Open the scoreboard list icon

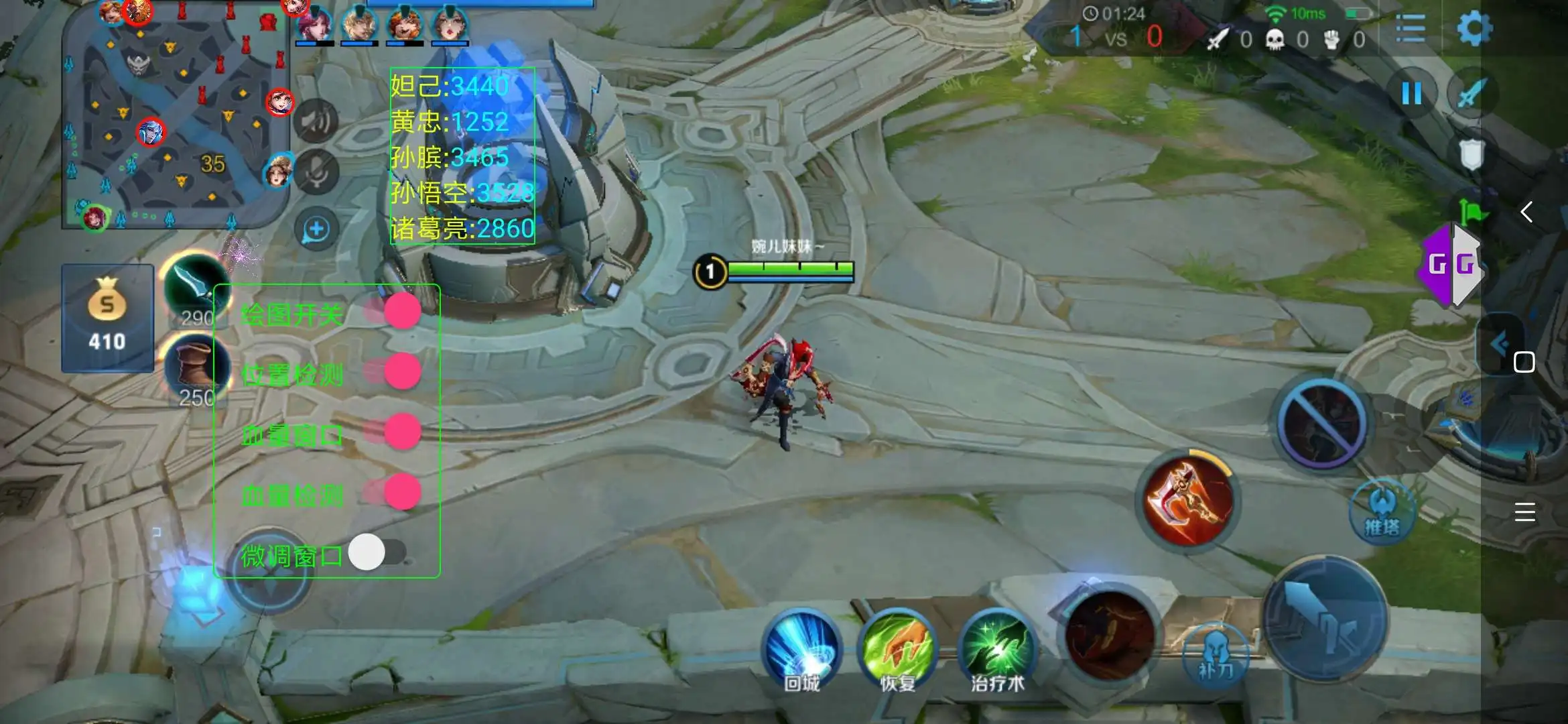click(x=1411, y=29)
